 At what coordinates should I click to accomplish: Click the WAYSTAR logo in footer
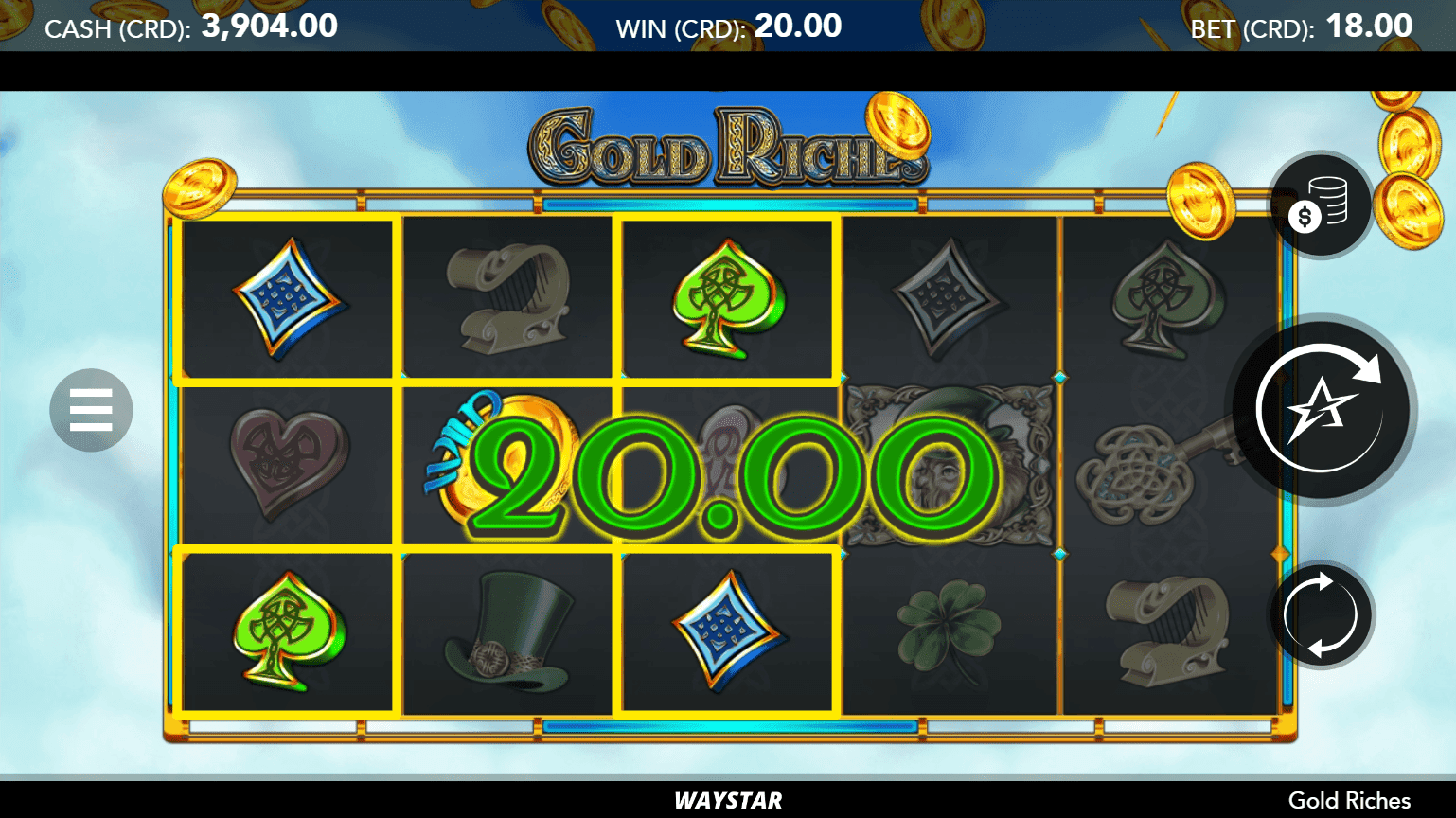point(727,800)
